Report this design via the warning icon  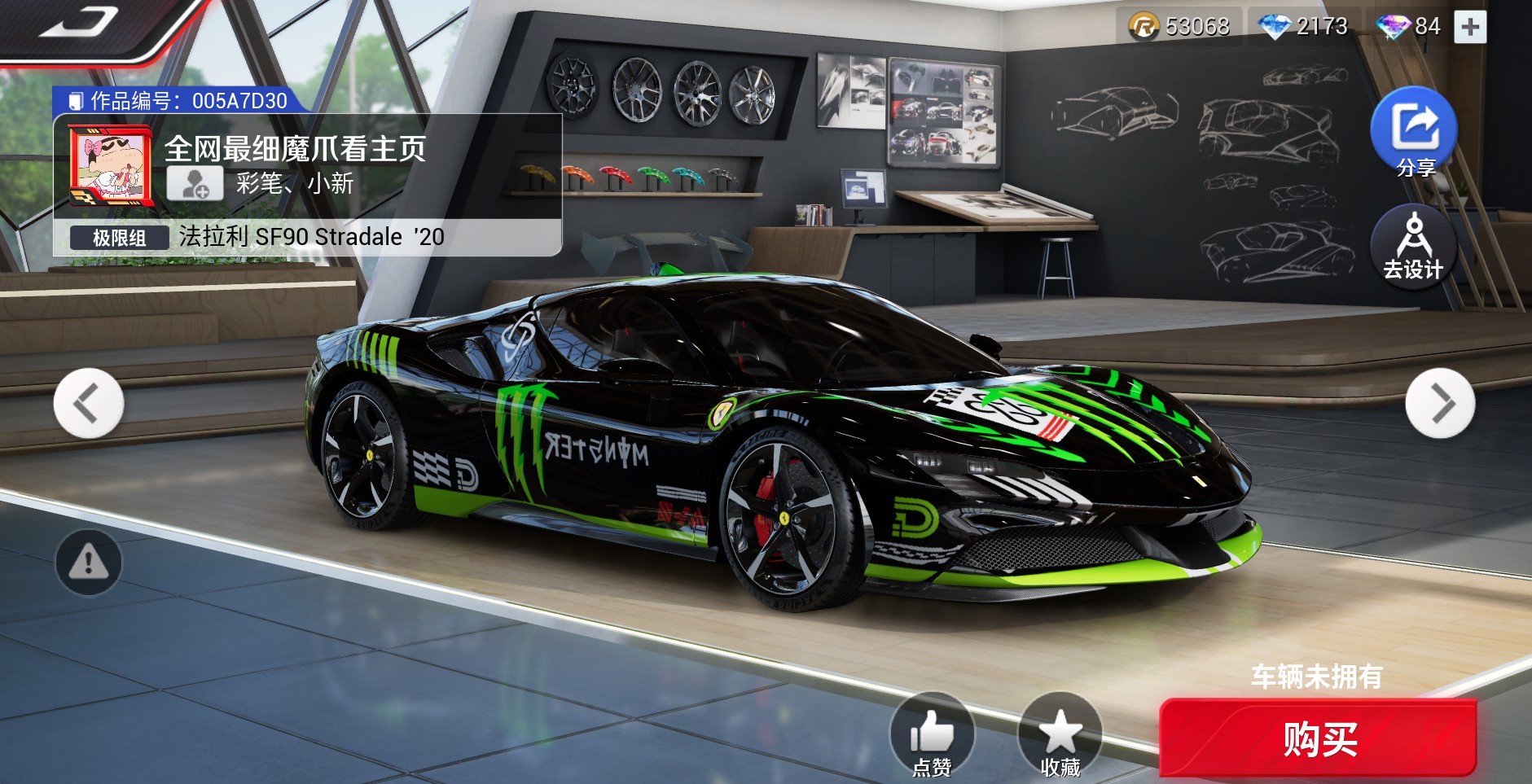point(89,562)
